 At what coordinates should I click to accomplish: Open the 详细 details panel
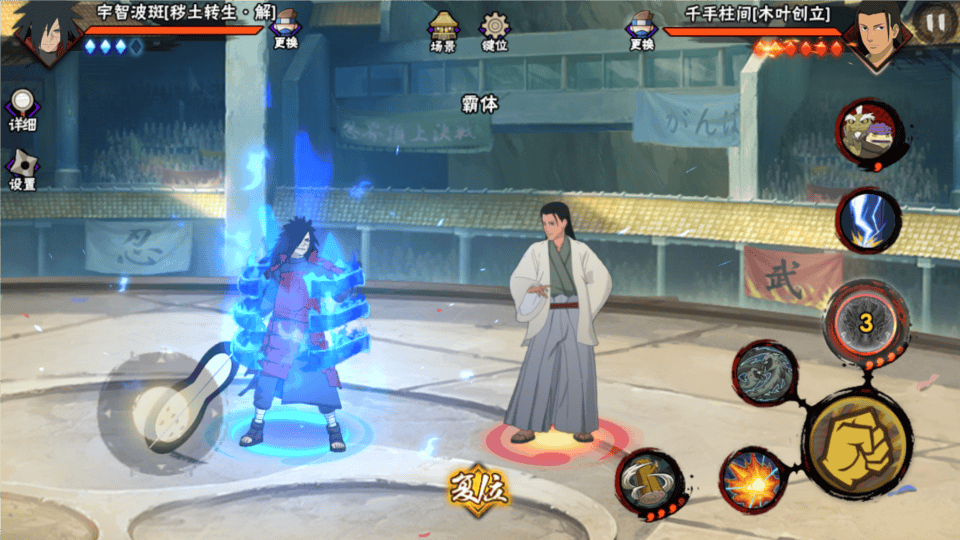pos(22,111)
